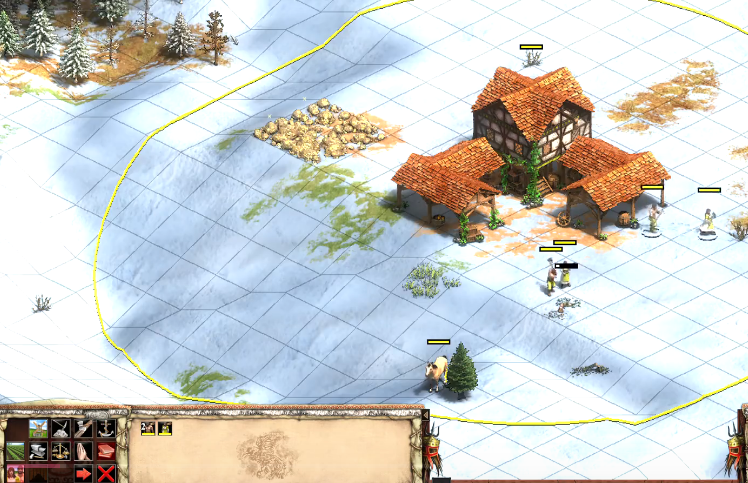Build a mill from the build menu
Image resolution: width=748 pixels, height=483 pixels.
[38, 429]
